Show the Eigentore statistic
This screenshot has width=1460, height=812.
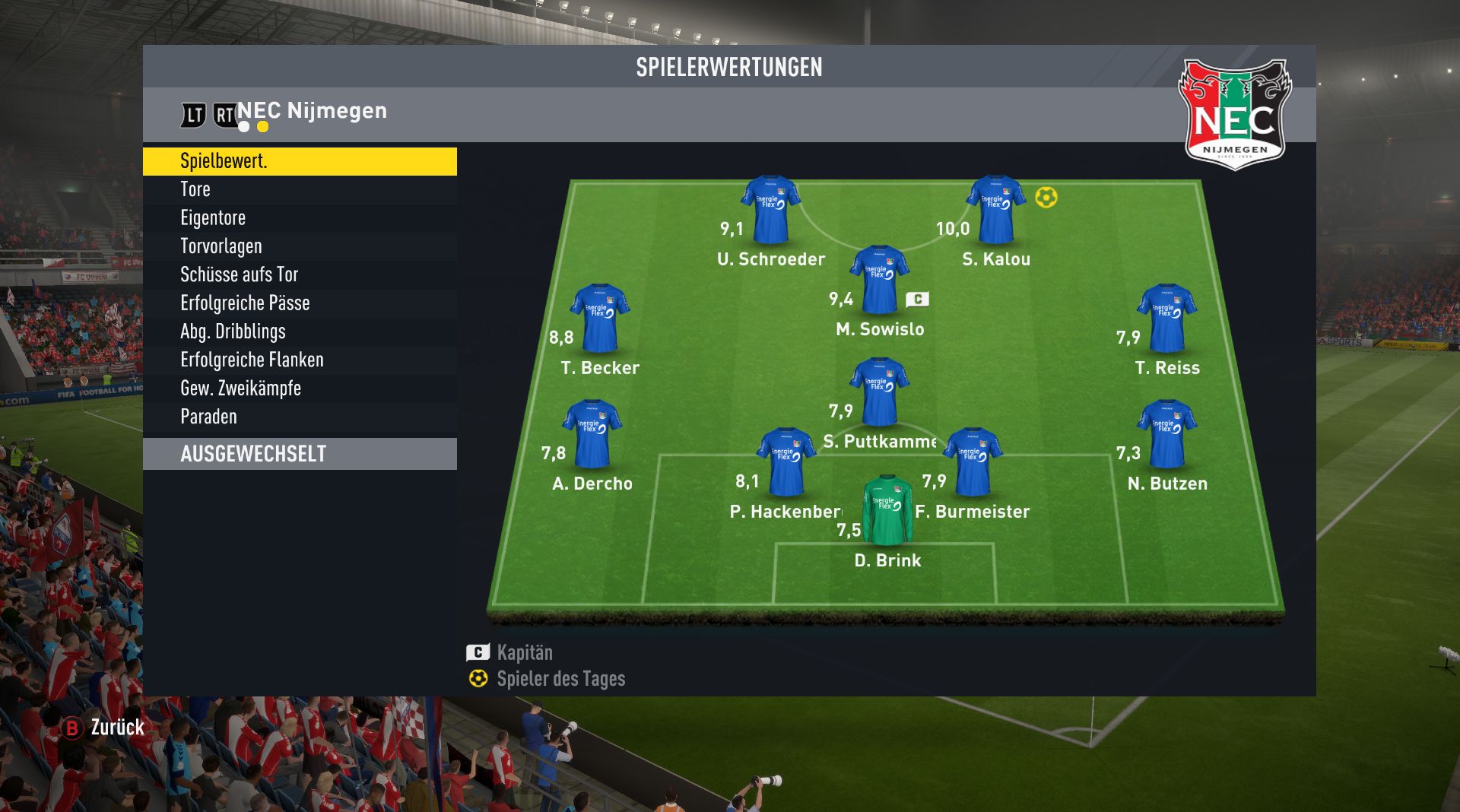pyautogui.click(x=300, y=218)
